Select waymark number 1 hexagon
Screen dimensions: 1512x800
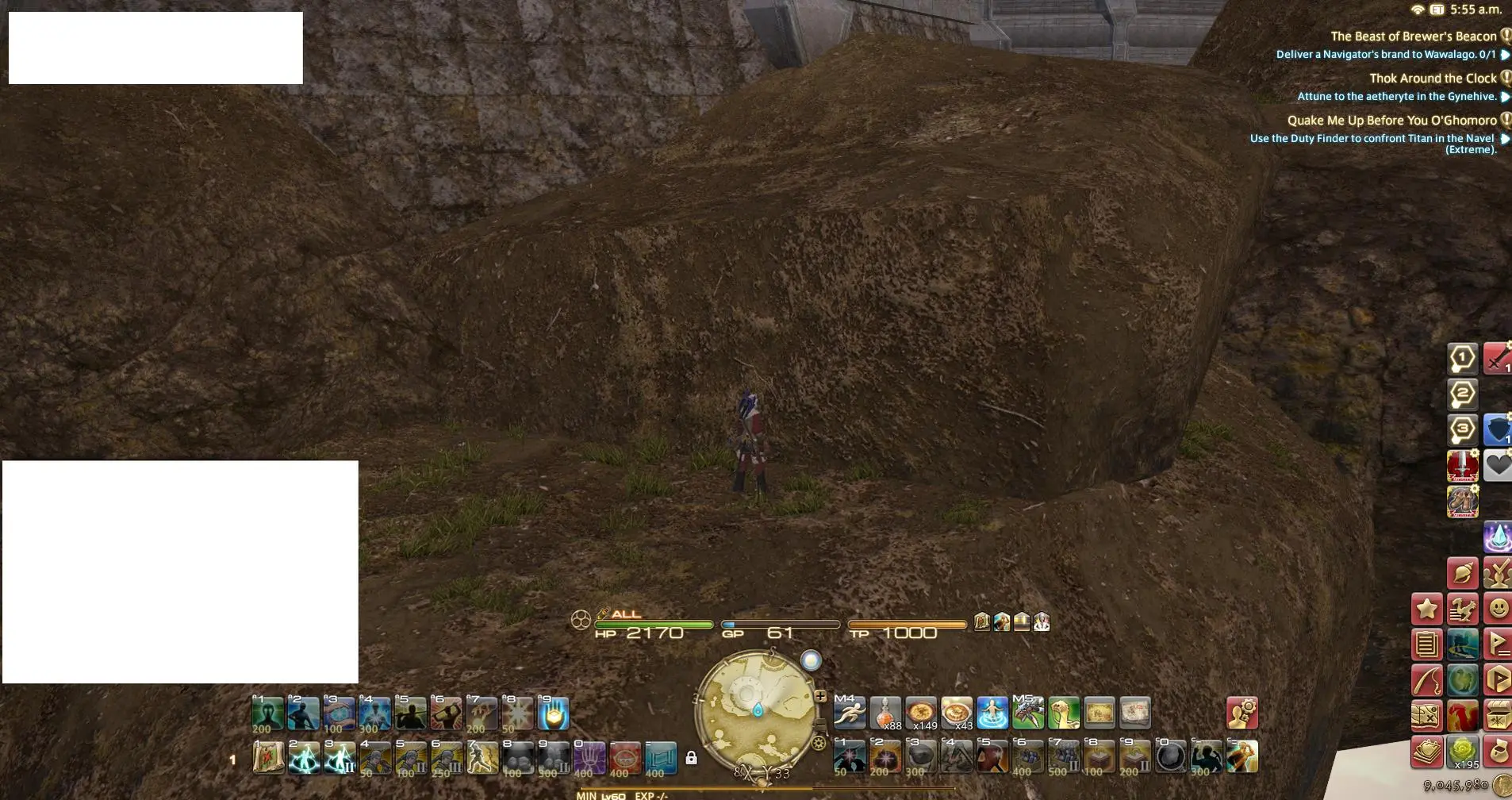pos(1462,358)
